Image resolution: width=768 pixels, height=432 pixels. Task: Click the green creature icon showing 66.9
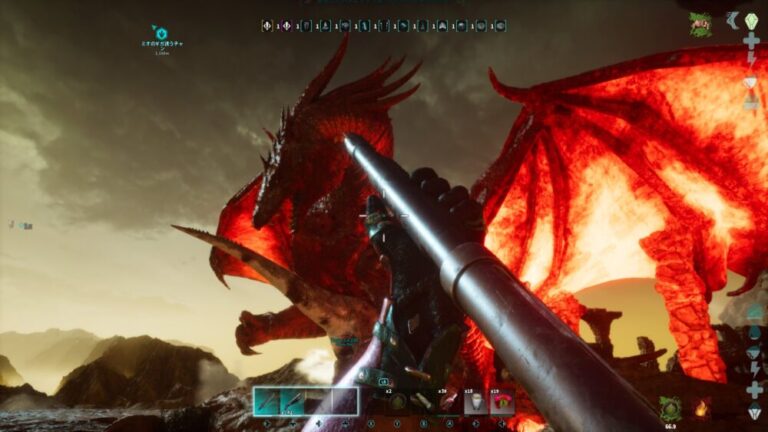click(670, 407)
